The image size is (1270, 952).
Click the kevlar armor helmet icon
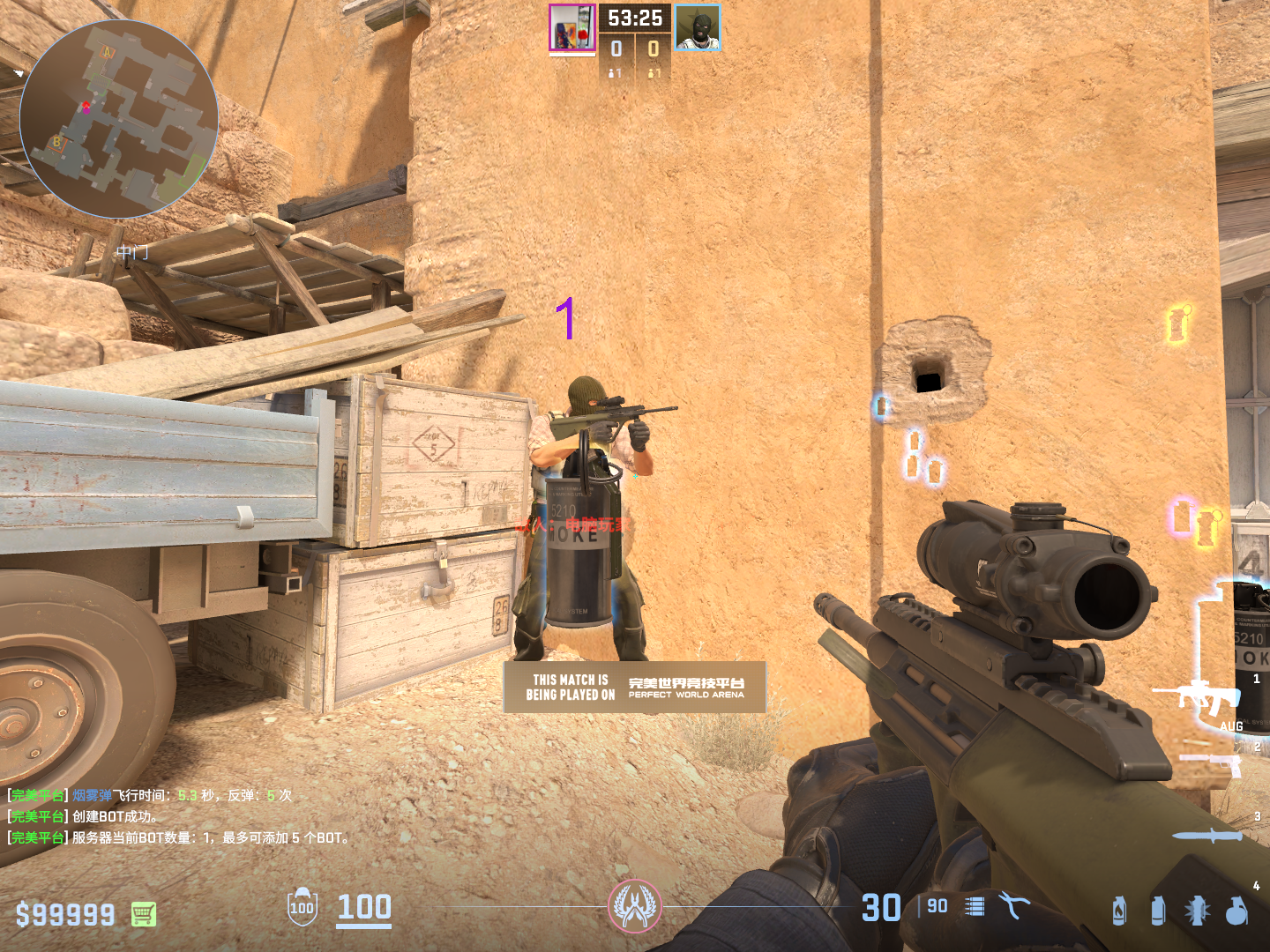point(302,906)
